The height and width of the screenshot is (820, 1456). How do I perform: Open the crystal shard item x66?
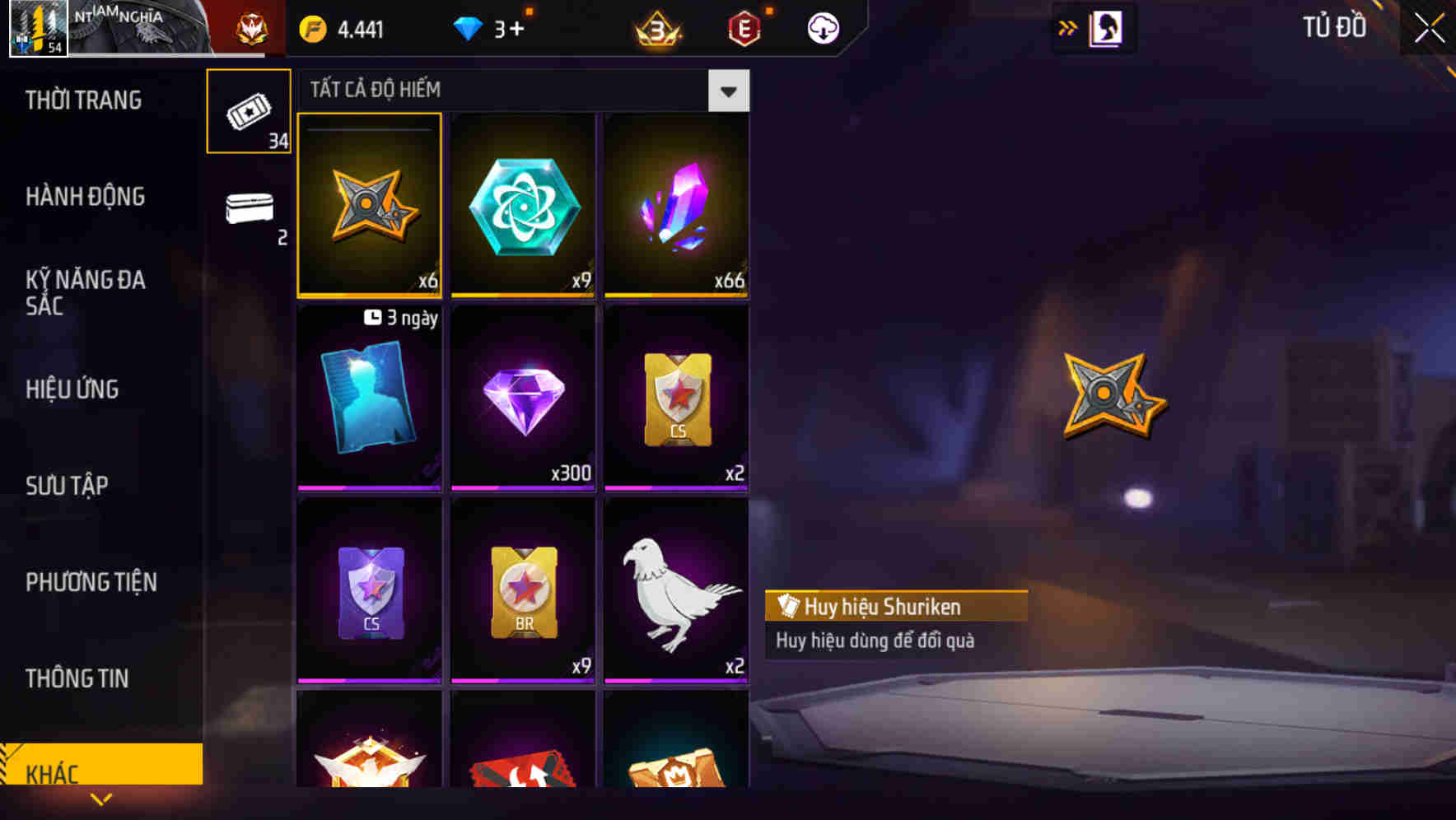click(675, 206)
